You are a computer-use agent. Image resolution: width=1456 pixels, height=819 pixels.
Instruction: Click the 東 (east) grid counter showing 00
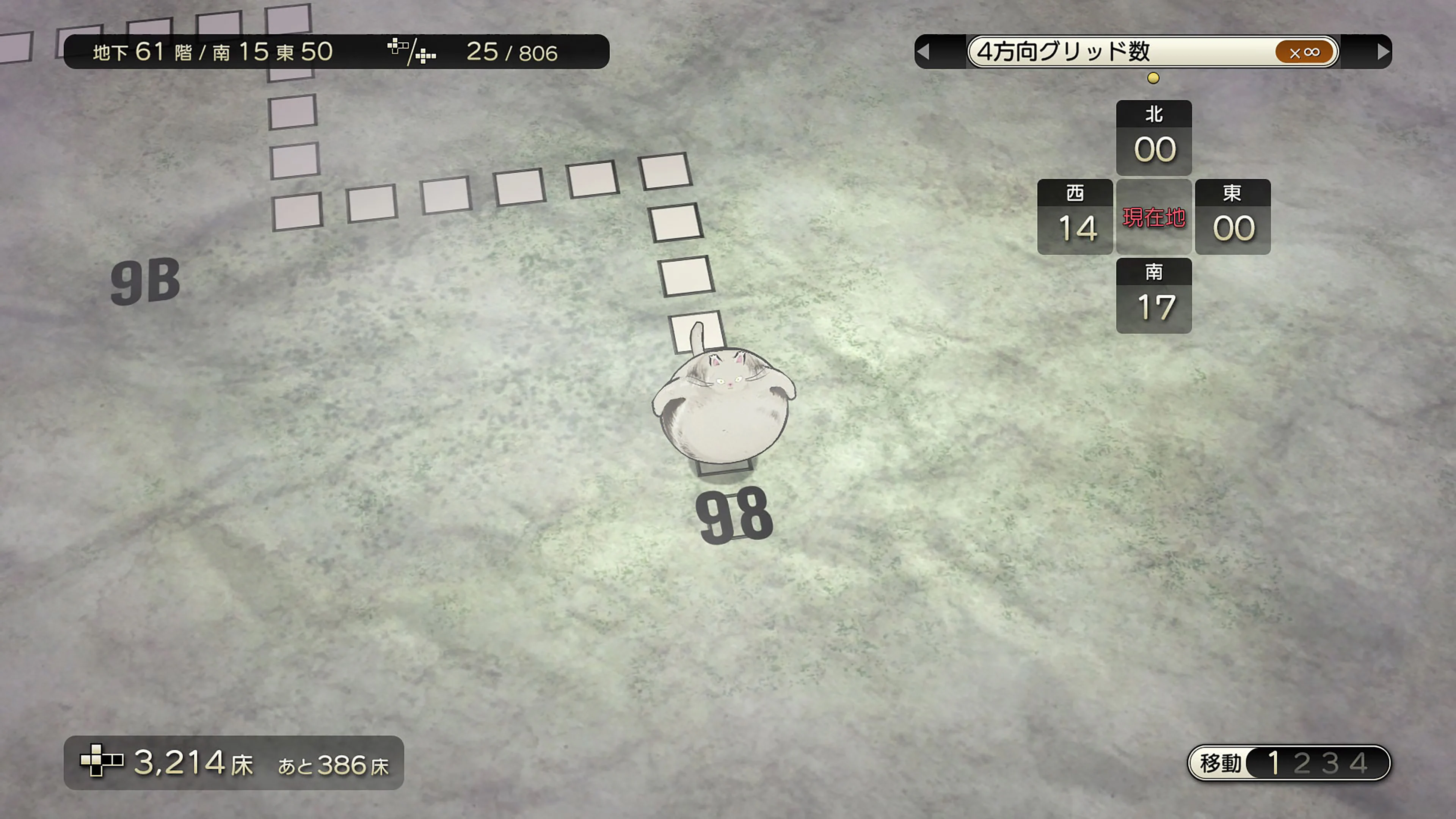(x=1233, y=217)
